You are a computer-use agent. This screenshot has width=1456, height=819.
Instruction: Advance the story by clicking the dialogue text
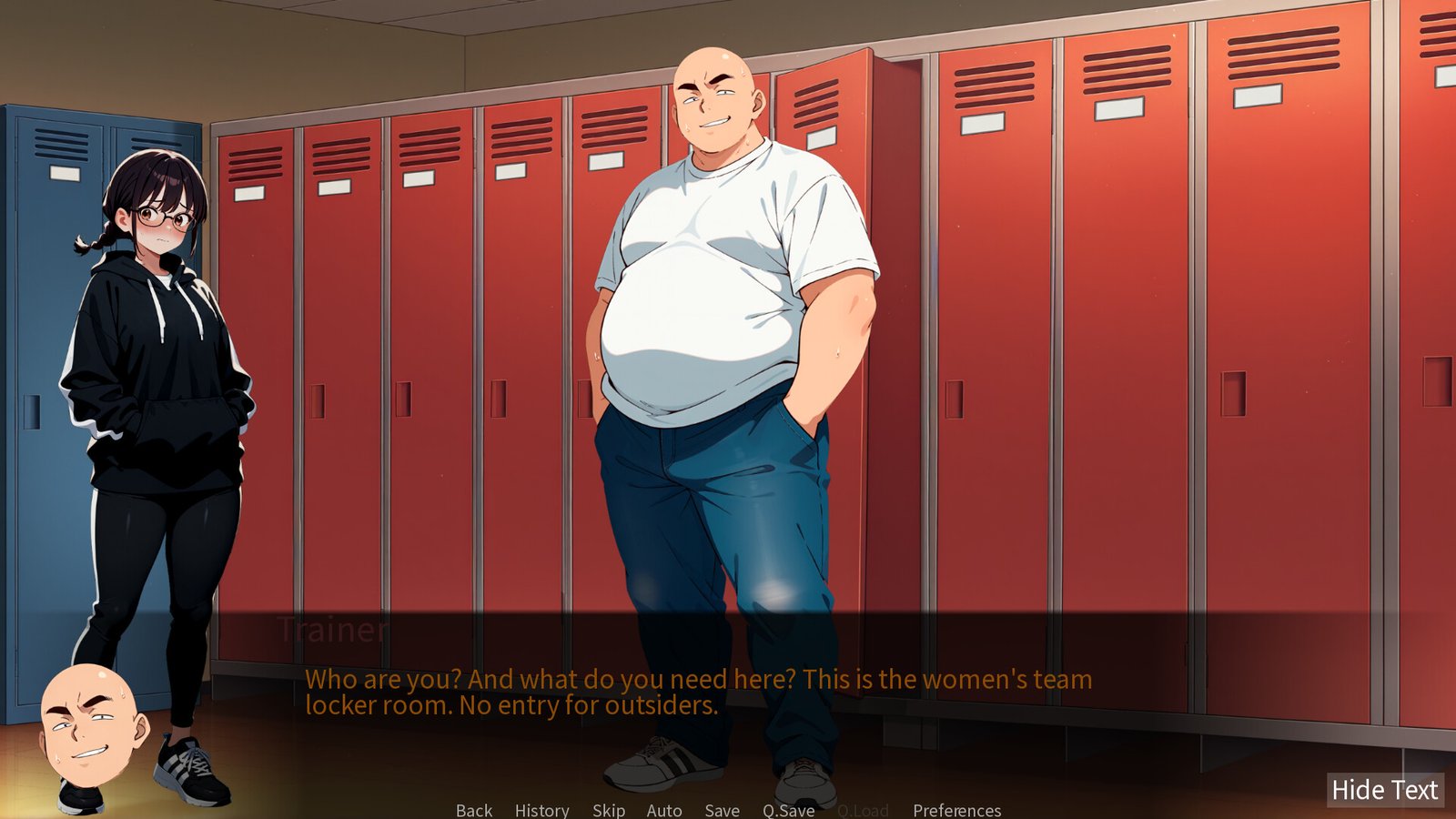tap(701, 692)
